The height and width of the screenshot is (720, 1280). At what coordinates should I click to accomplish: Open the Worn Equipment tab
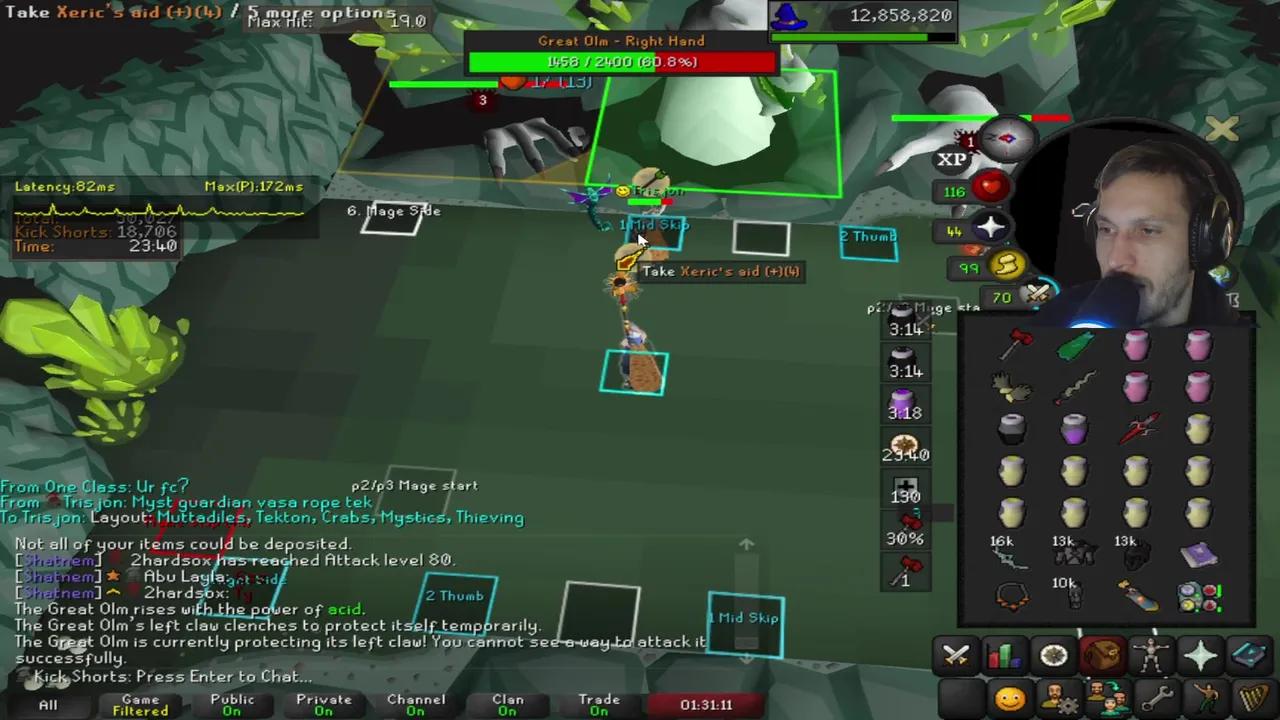tap(1150, 654)
